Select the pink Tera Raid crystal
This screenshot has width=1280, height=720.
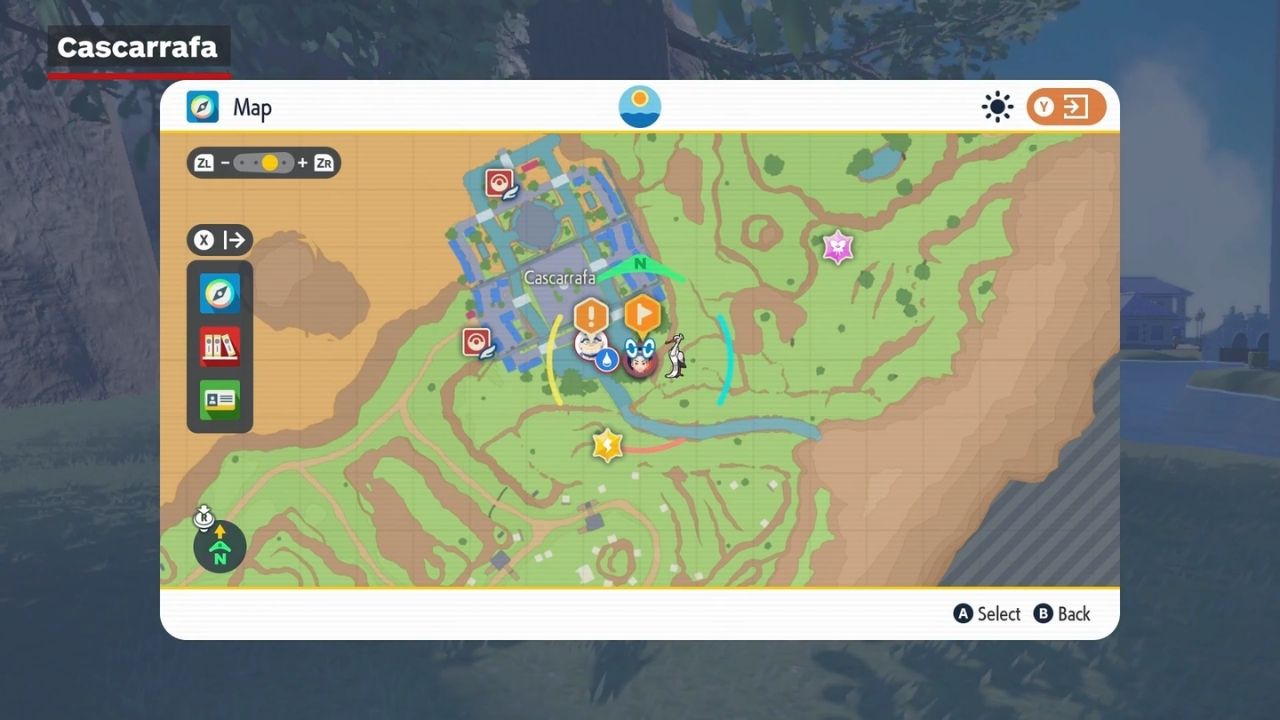pos(837,247)
